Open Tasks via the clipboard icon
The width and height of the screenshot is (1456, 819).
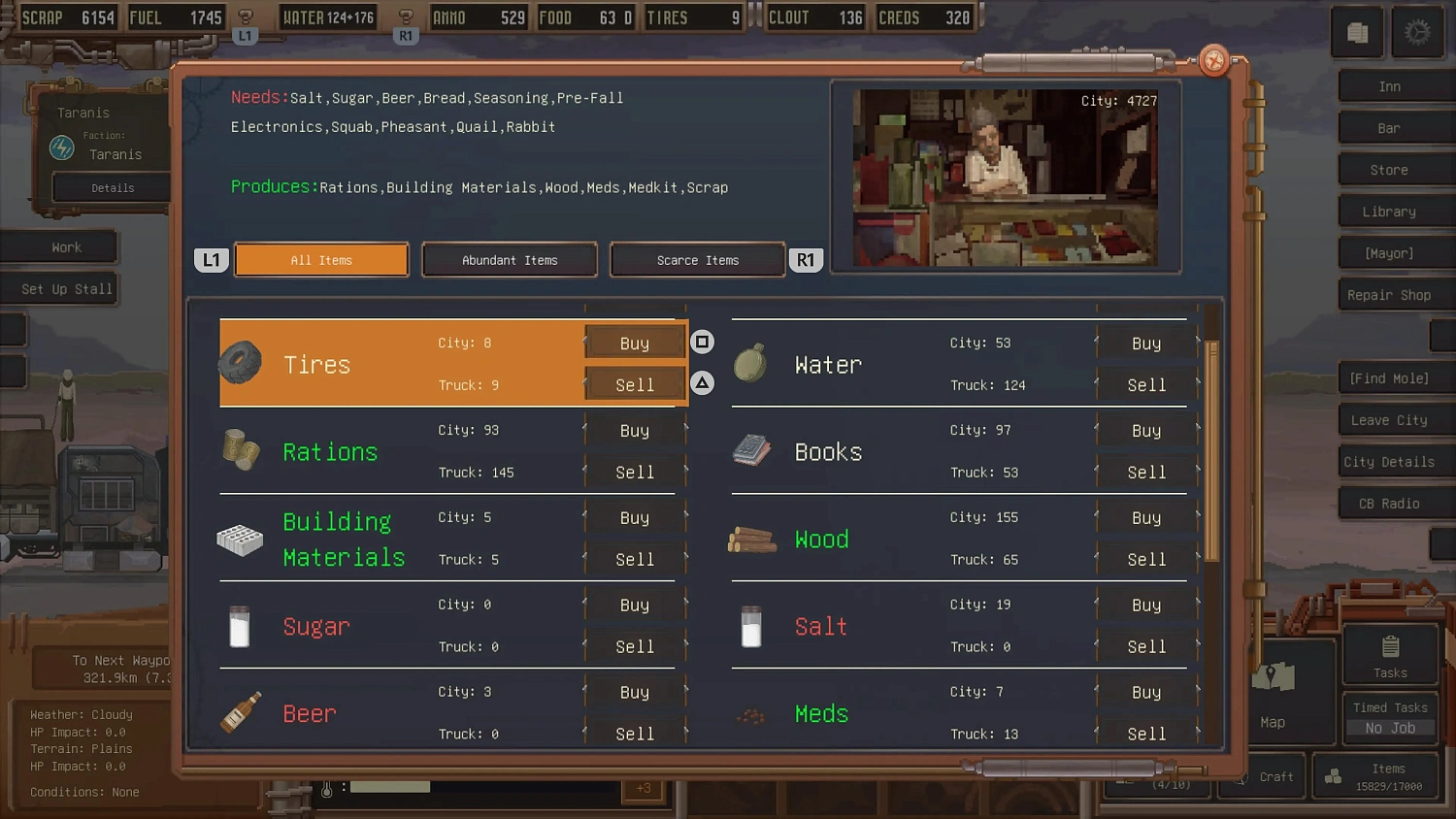coord(1390,648)
